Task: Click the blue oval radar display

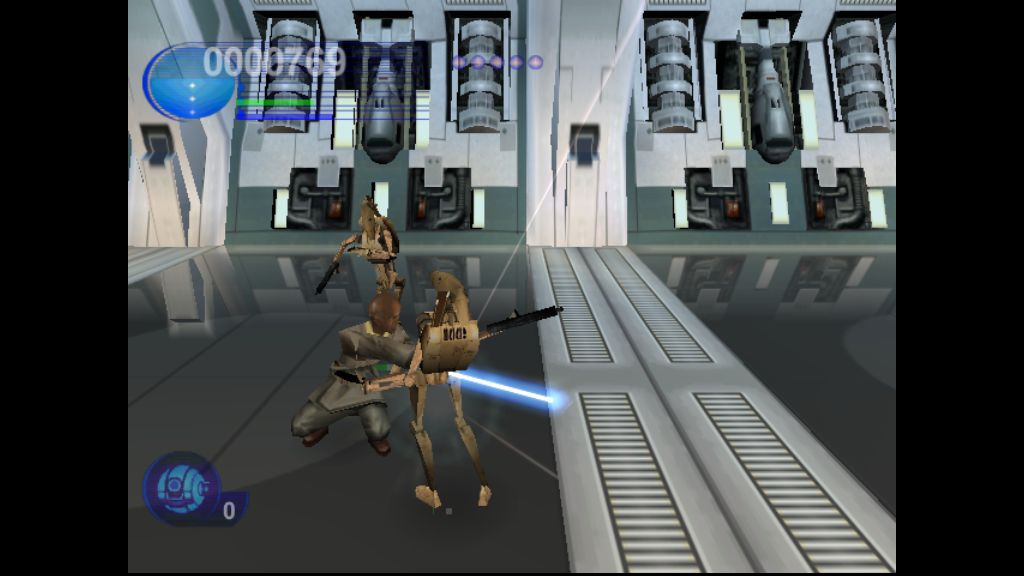Action: click(189, 84)
